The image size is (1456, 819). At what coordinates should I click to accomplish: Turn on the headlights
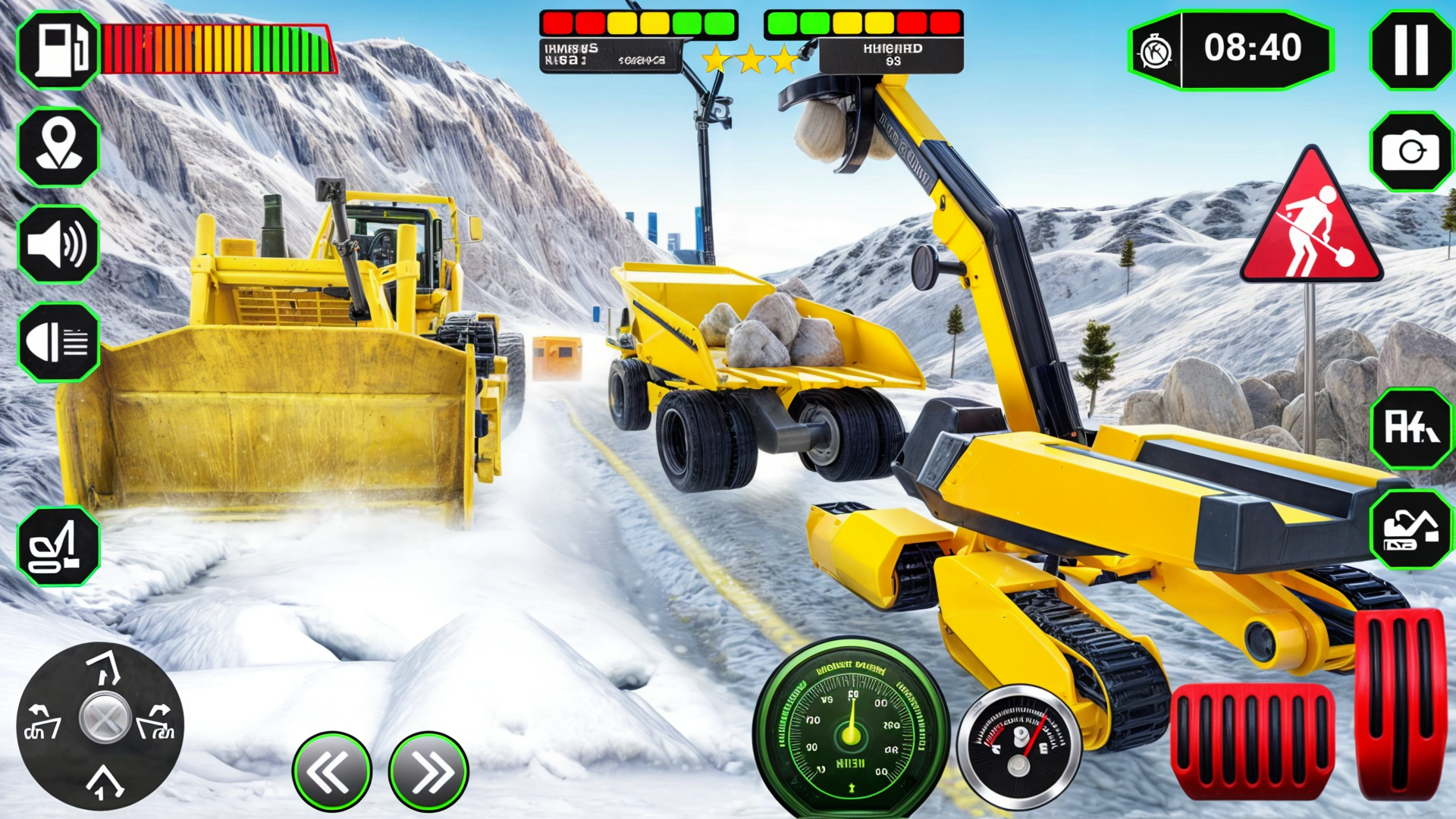pyautogui.click(x=58, y=342)
